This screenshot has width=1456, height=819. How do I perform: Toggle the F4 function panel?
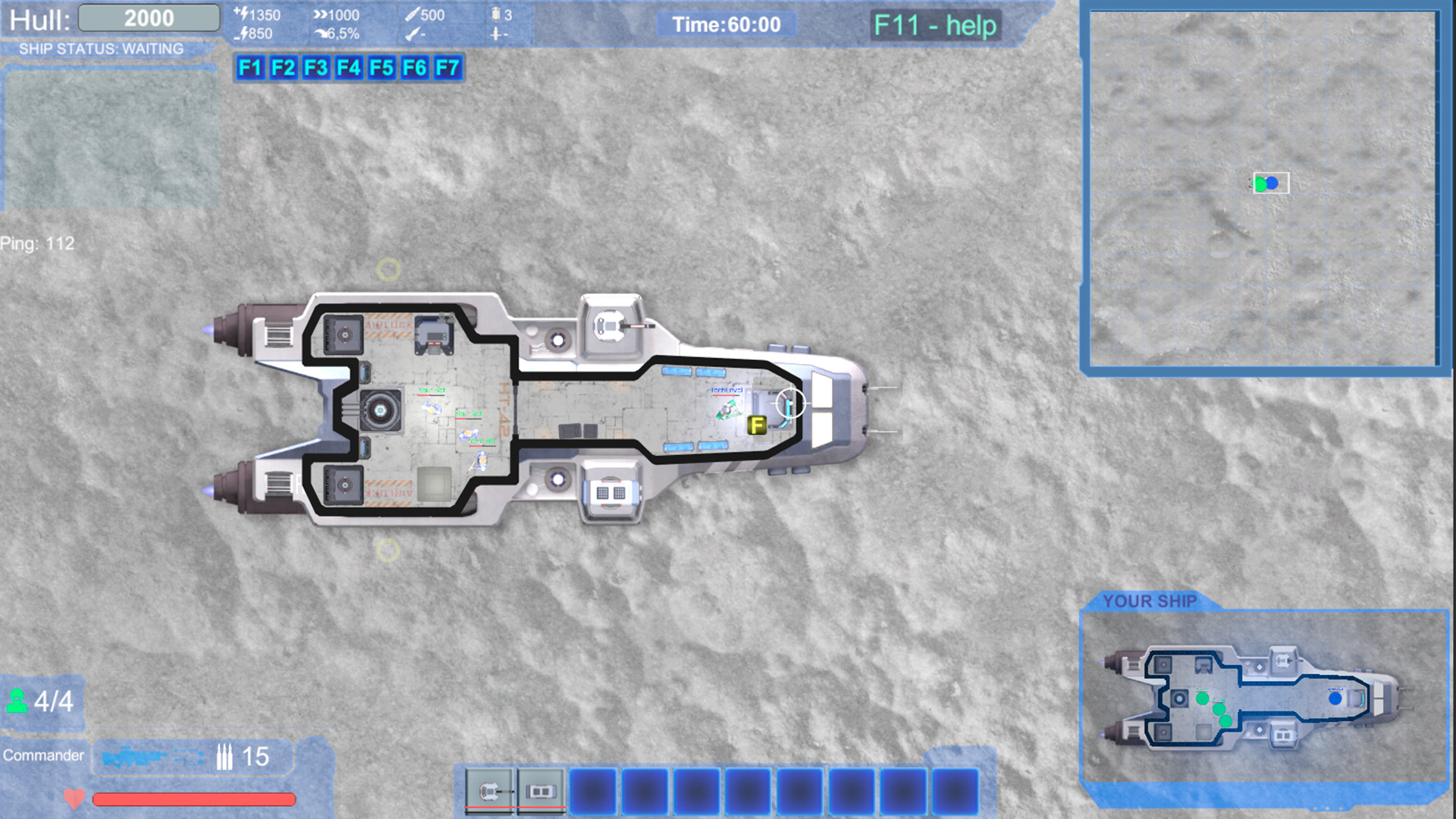tap(348, 68)
